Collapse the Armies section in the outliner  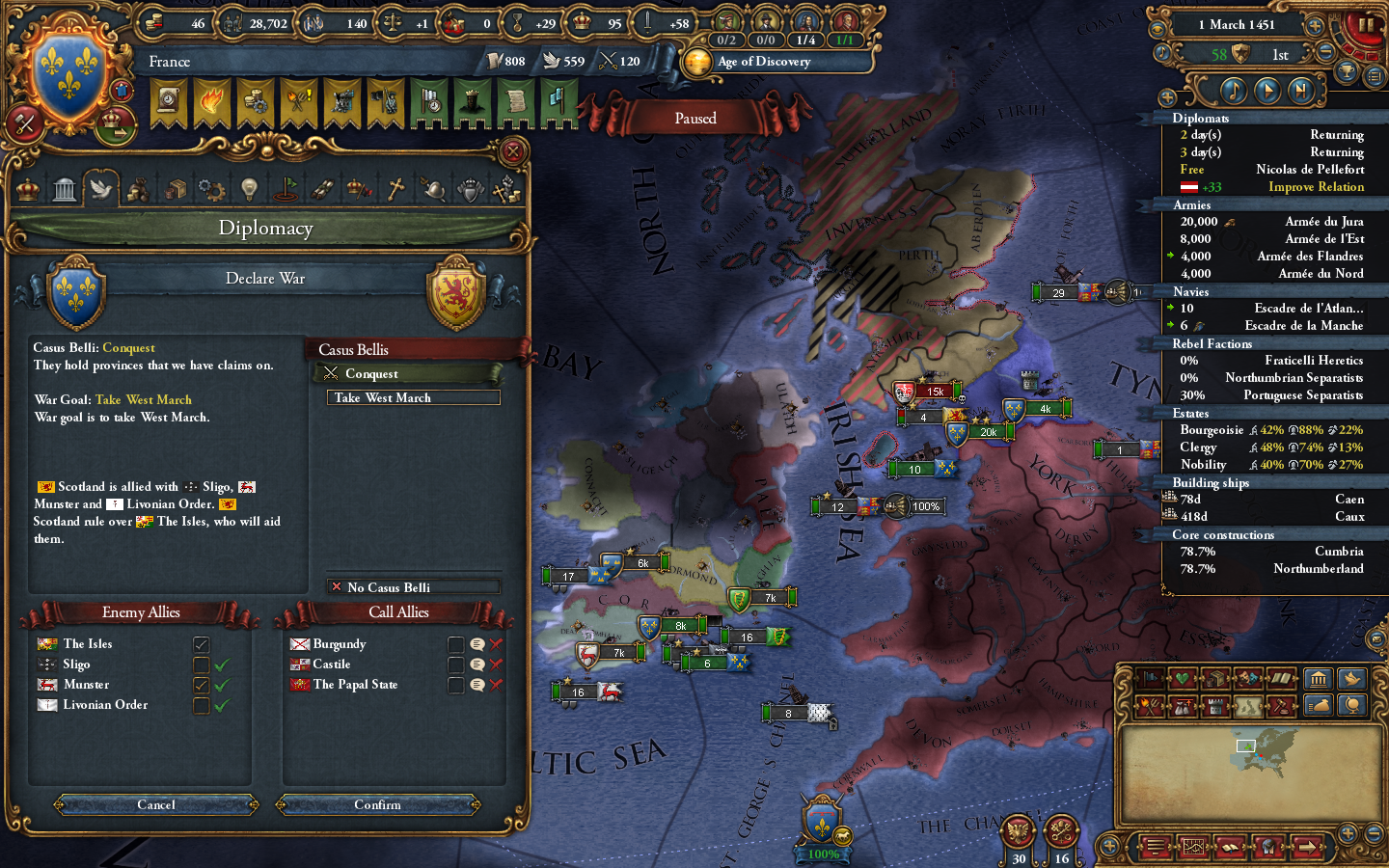click(1190, 204)
